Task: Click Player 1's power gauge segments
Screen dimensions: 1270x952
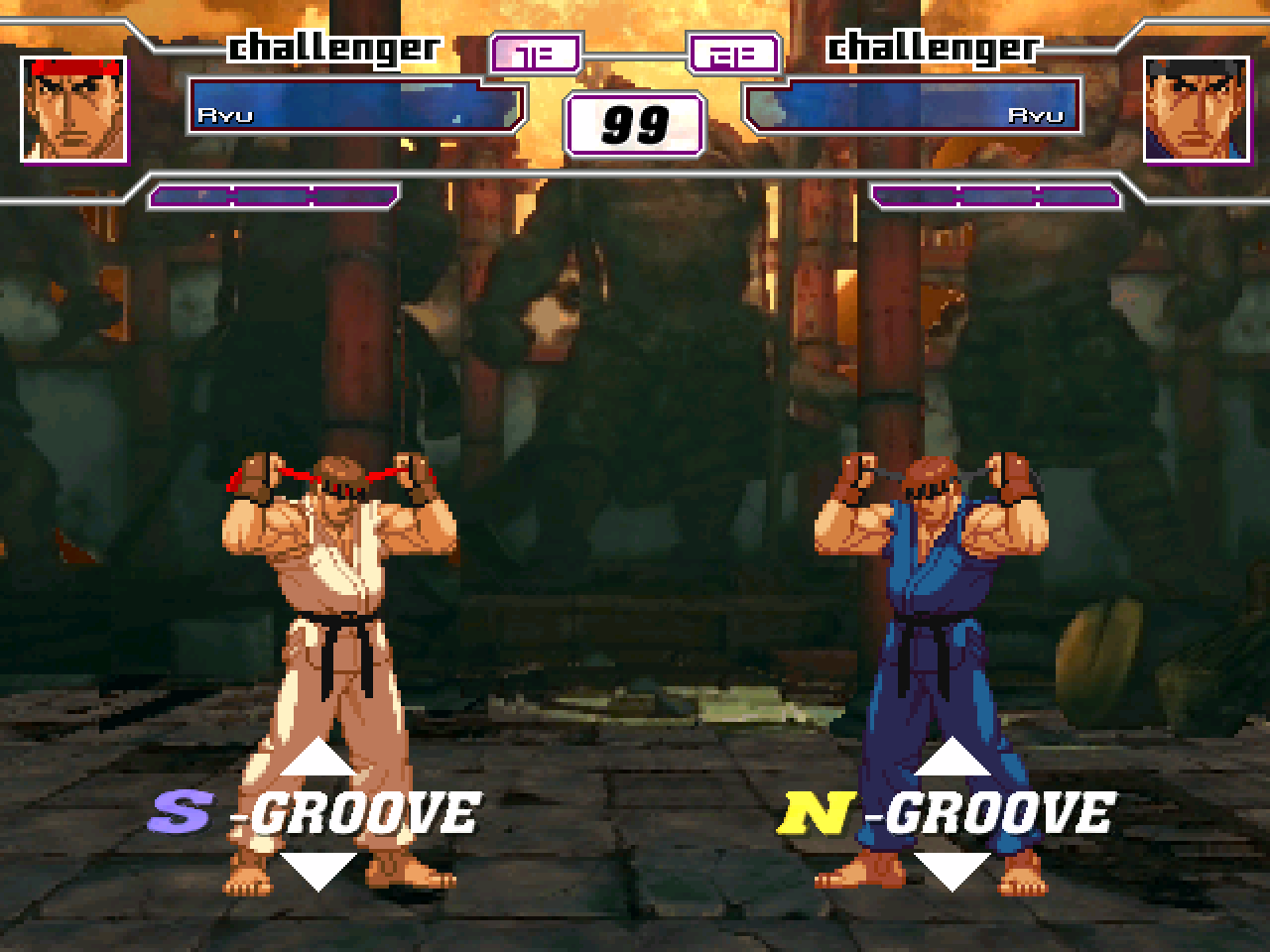Action: click(x=275, y=194)
